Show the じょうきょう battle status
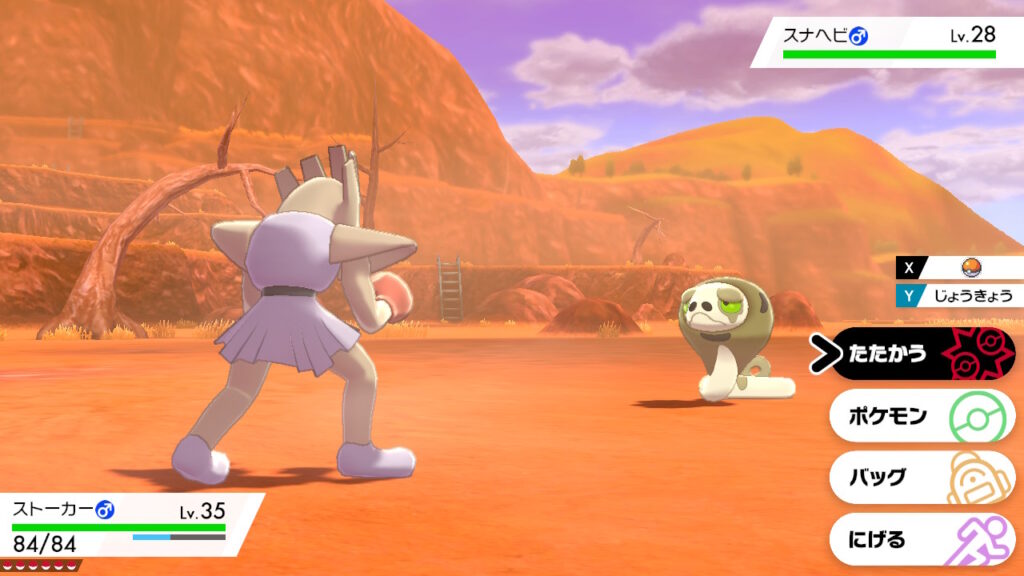 tap(961, 295)
